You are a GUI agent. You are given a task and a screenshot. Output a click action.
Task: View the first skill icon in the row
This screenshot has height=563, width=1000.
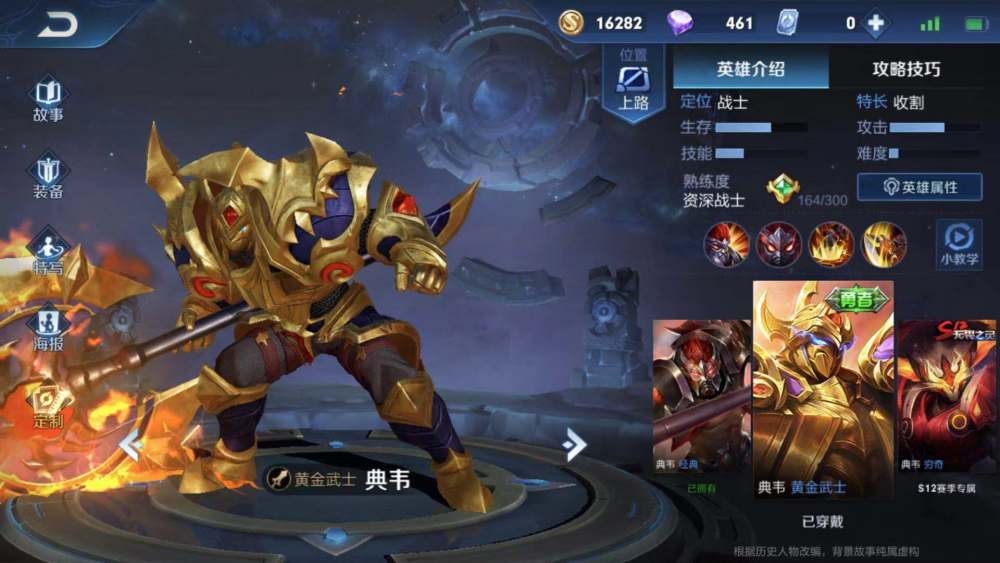[726, 244]
